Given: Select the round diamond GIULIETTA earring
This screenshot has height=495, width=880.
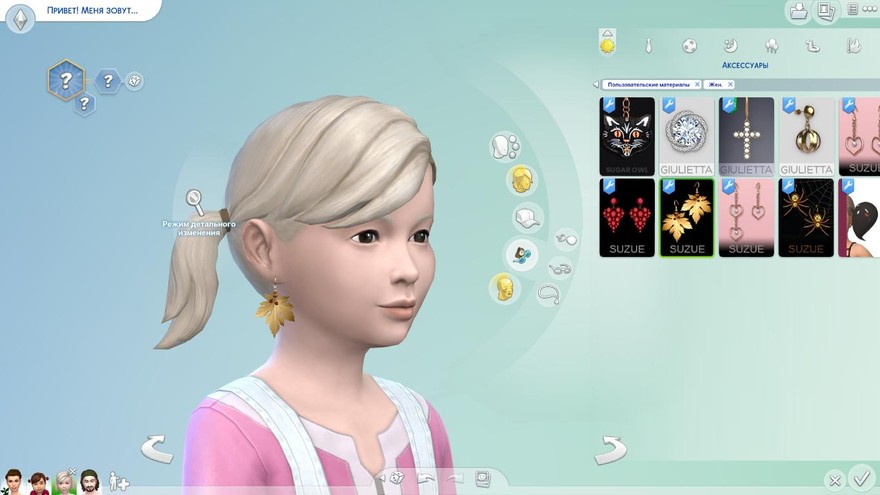Looking at the screenshot, I should [686, 136].
